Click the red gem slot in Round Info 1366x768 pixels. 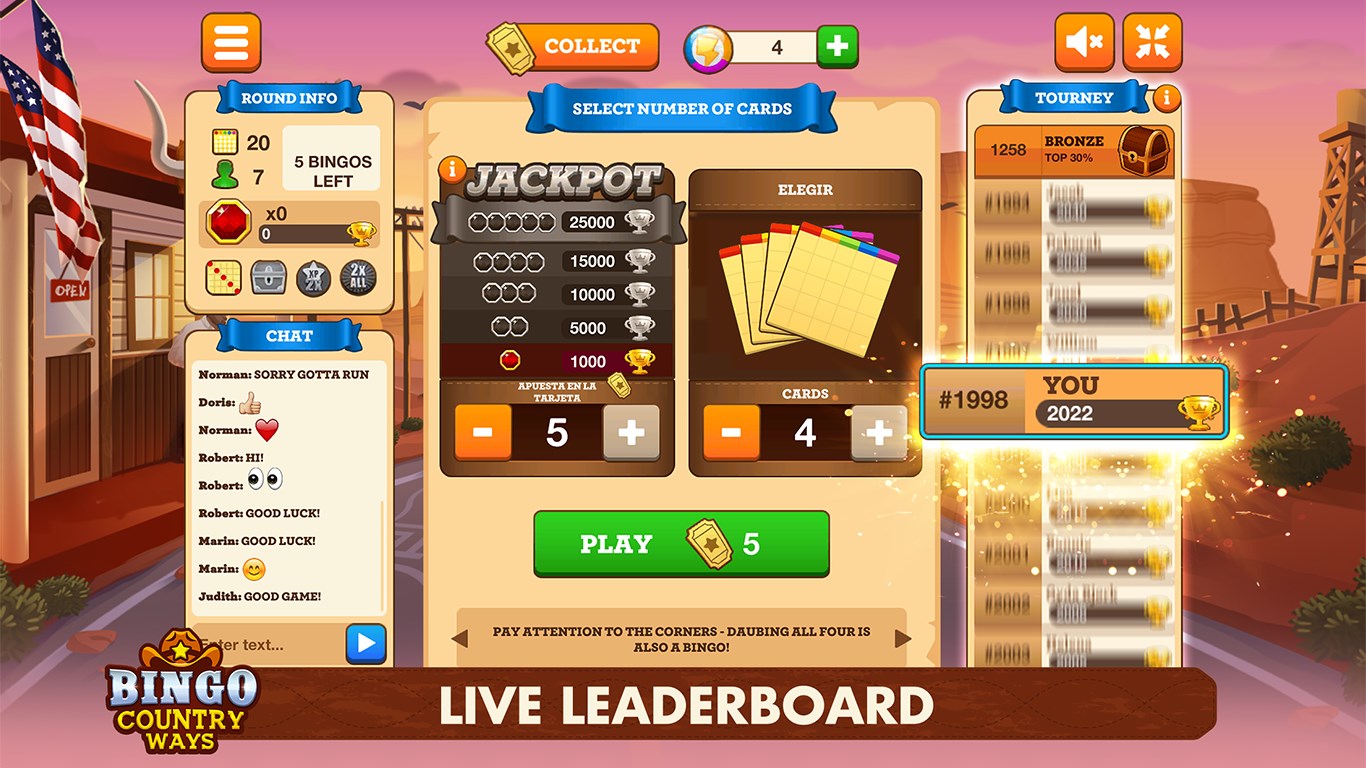click(x=229, y=222)
